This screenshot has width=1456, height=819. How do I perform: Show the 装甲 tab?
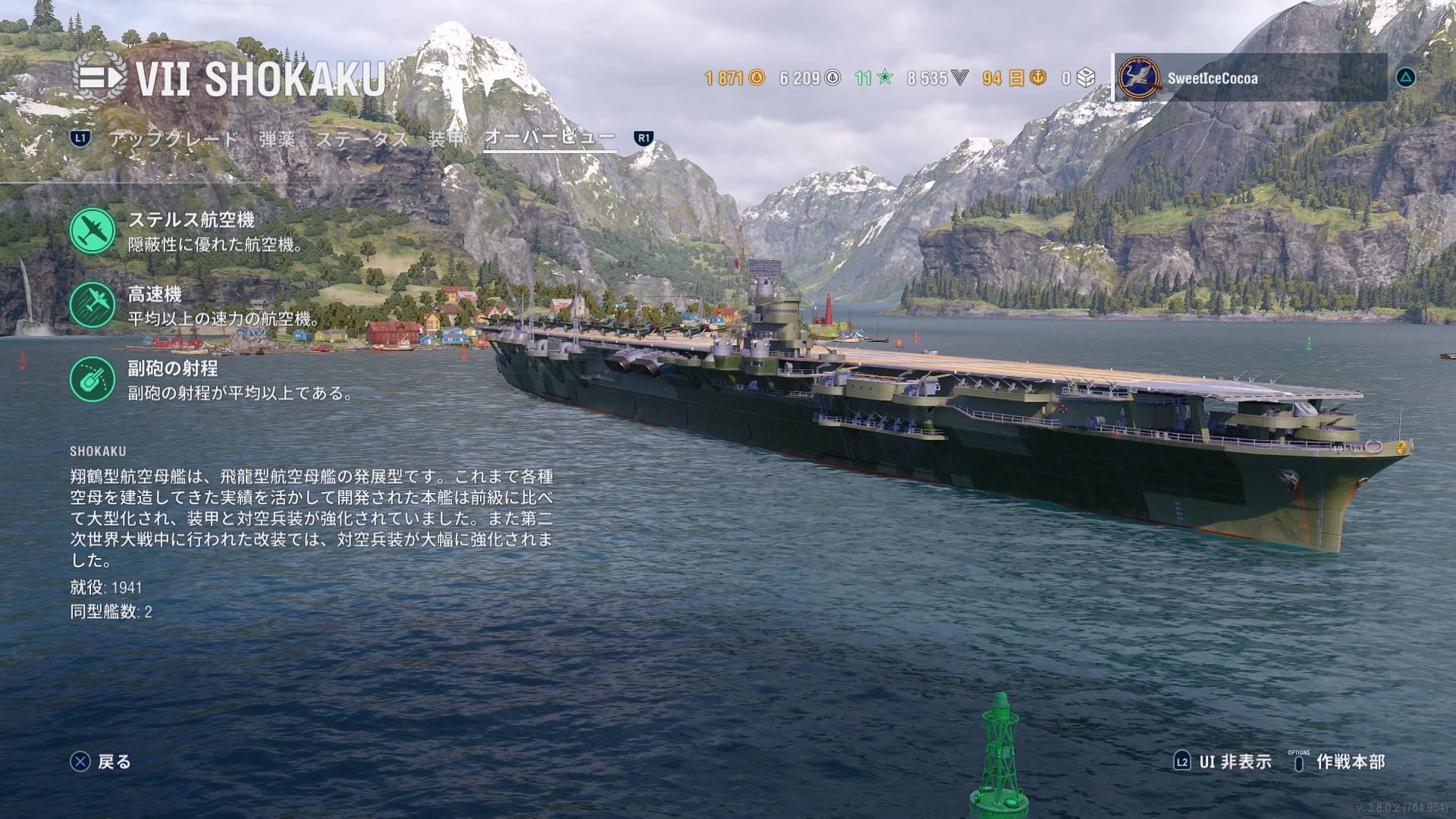click(x=445, y=139)
